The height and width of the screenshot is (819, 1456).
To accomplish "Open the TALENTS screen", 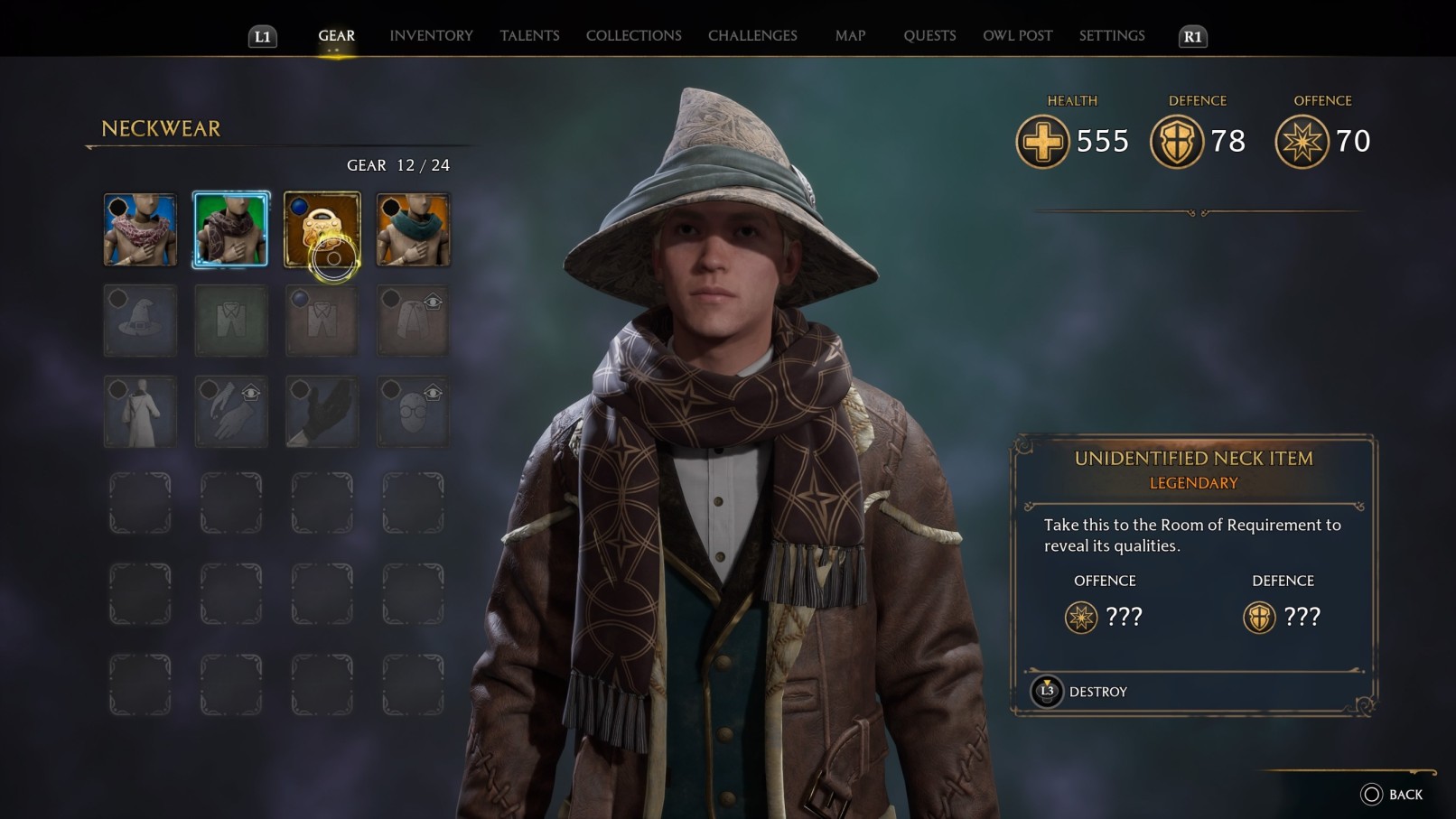I will click(x=529, y=35).
